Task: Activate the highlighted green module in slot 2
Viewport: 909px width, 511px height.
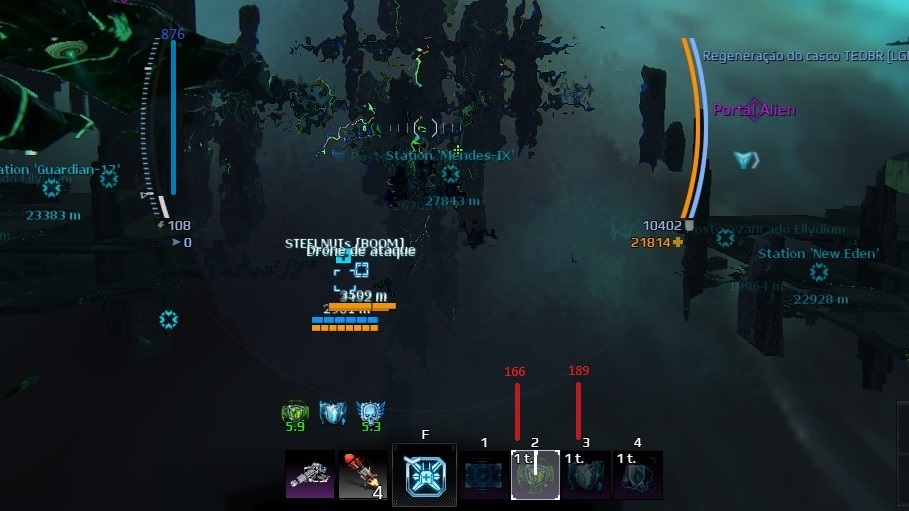Action: pyautogui.click(x=535, y=474)
